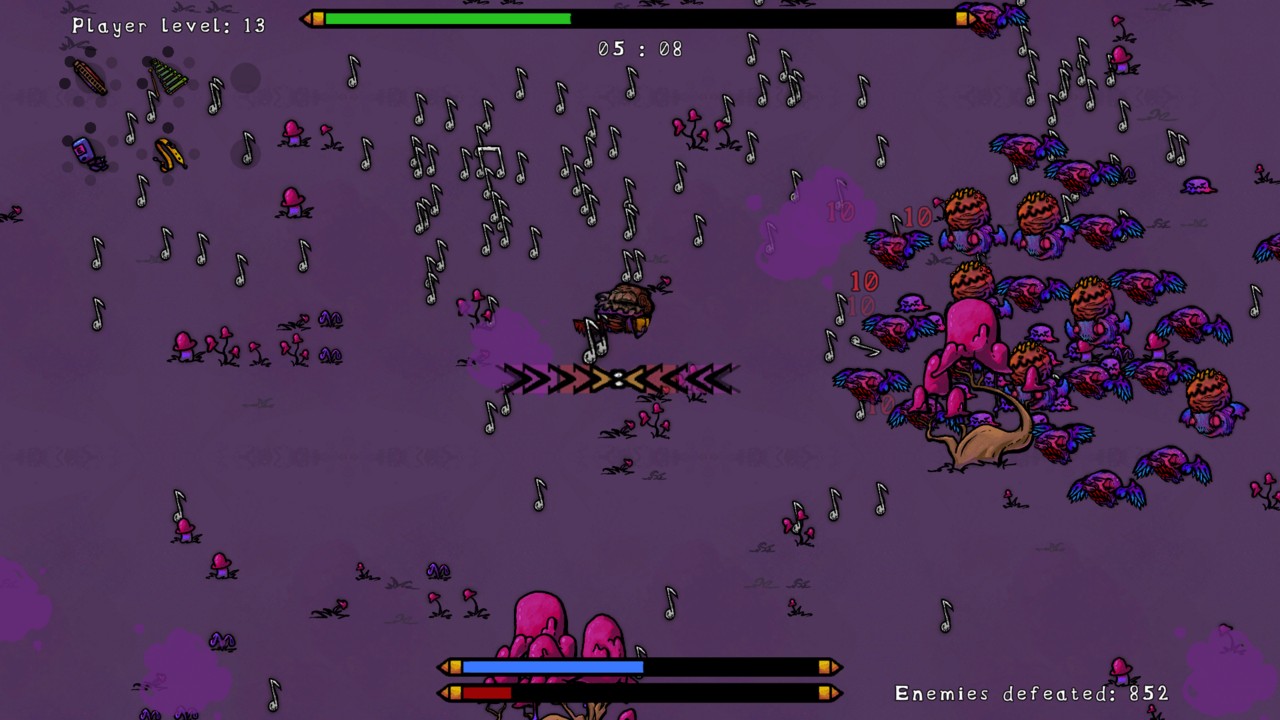Click the center crosshair of the combo arrow bar
1280x720 pixels.
coord(621,377)
